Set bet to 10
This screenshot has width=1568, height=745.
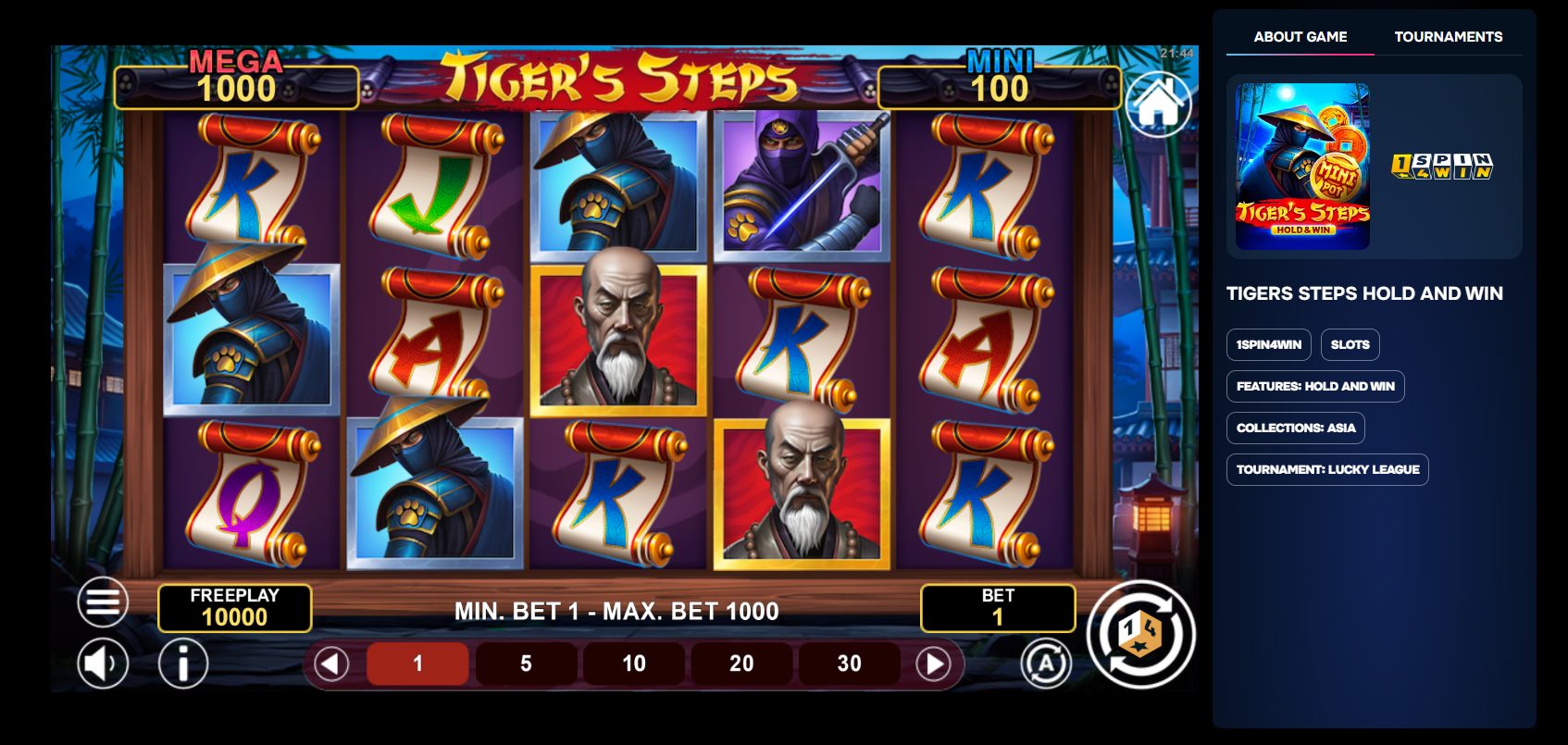(x=634, y=664)
